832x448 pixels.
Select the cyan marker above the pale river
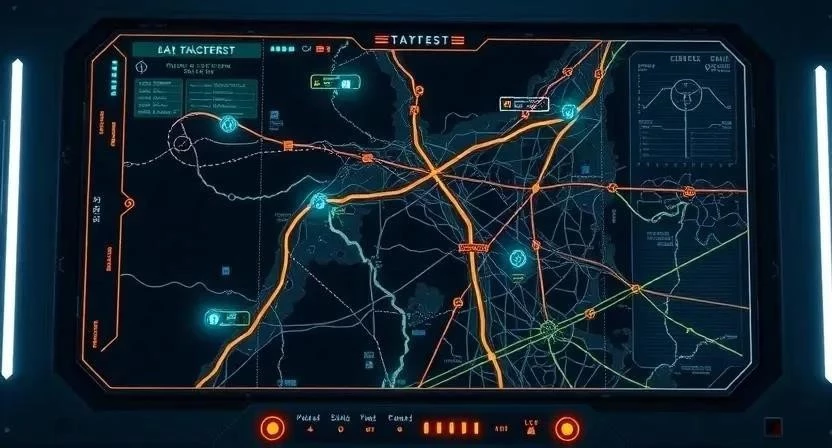click(x=319, y=201)
